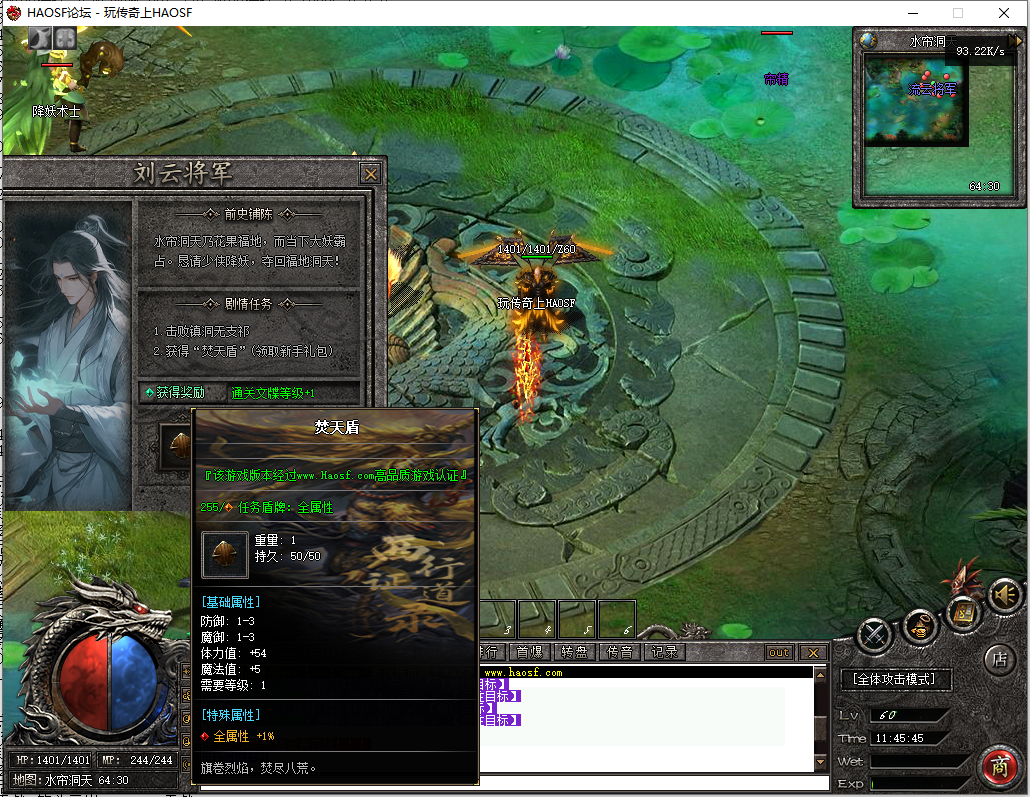
Task: Open the skill book icon
Action: [x=962, y=609]
